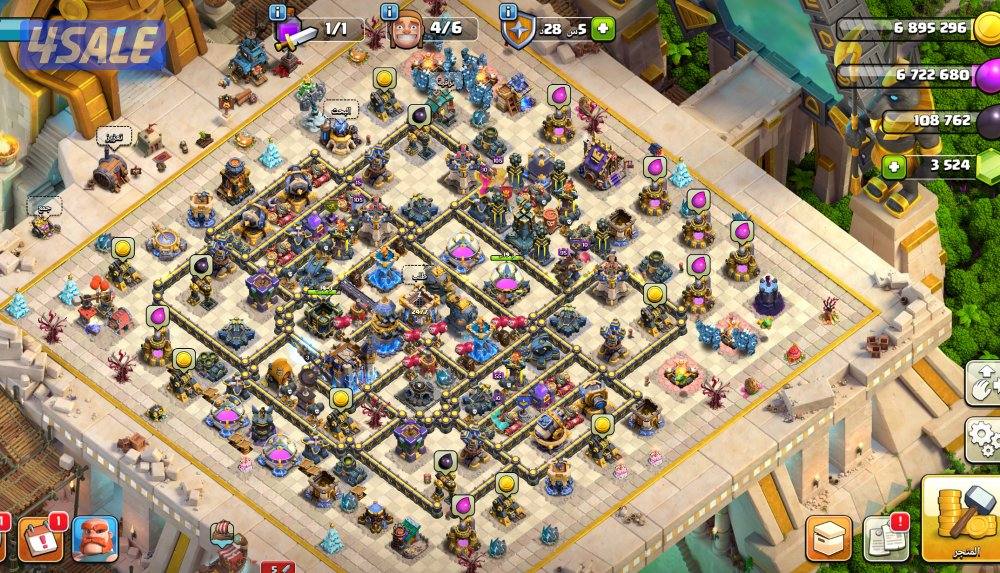Open the village layout editor button
This screenshot has height=573, width=1000.
point(984,382)
